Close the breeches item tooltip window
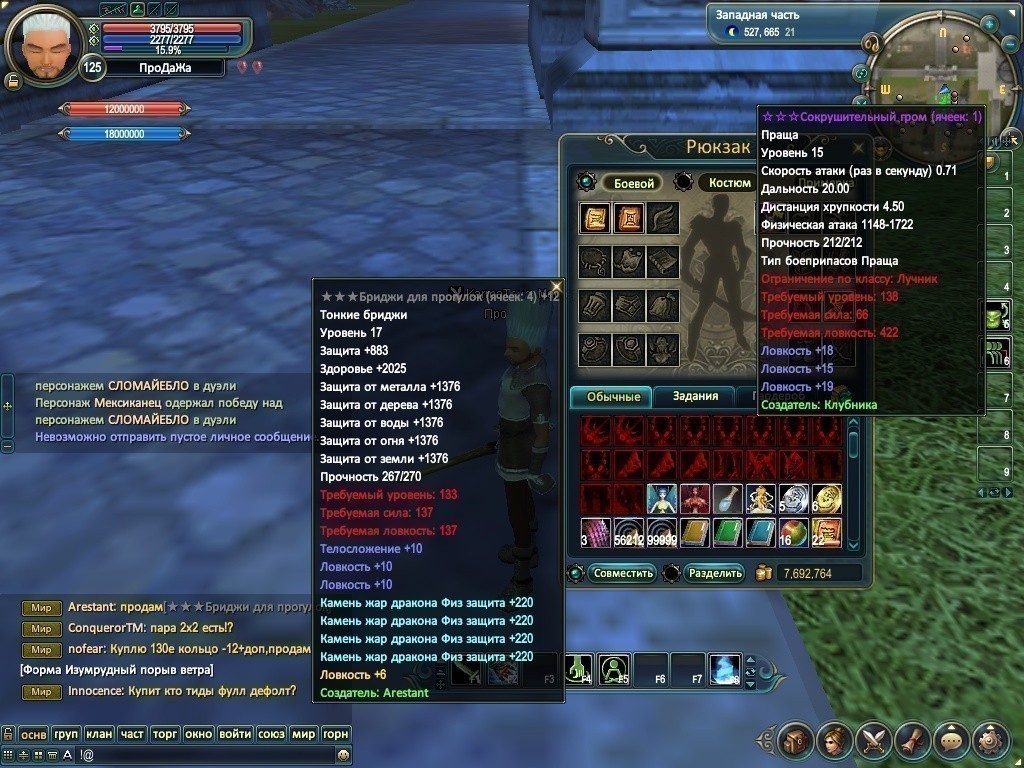Screen dimensions: 1024x768 556,287
